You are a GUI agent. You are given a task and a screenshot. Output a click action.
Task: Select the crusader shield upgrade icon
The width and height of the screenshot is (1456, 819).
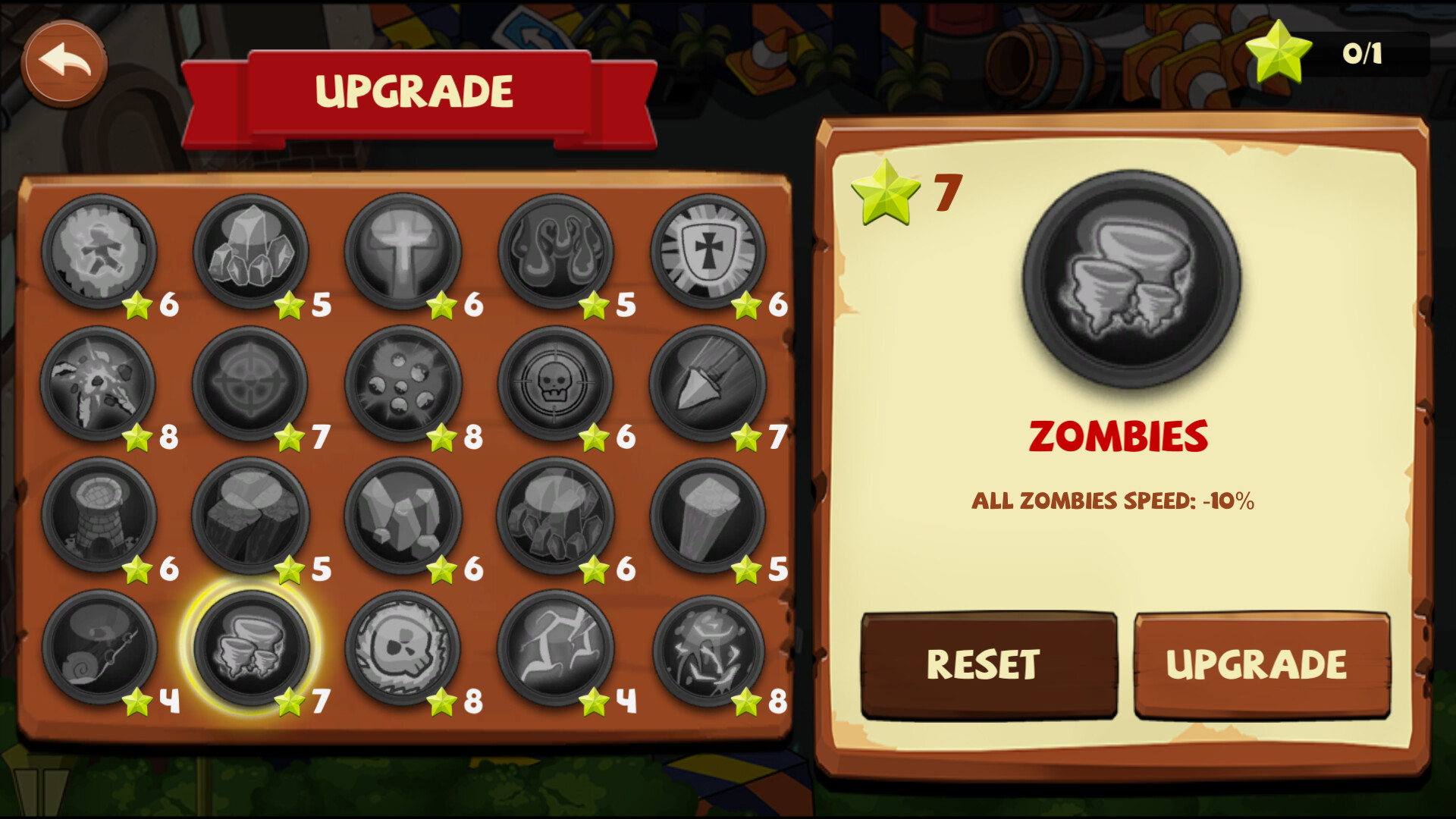tap(709, 250)
